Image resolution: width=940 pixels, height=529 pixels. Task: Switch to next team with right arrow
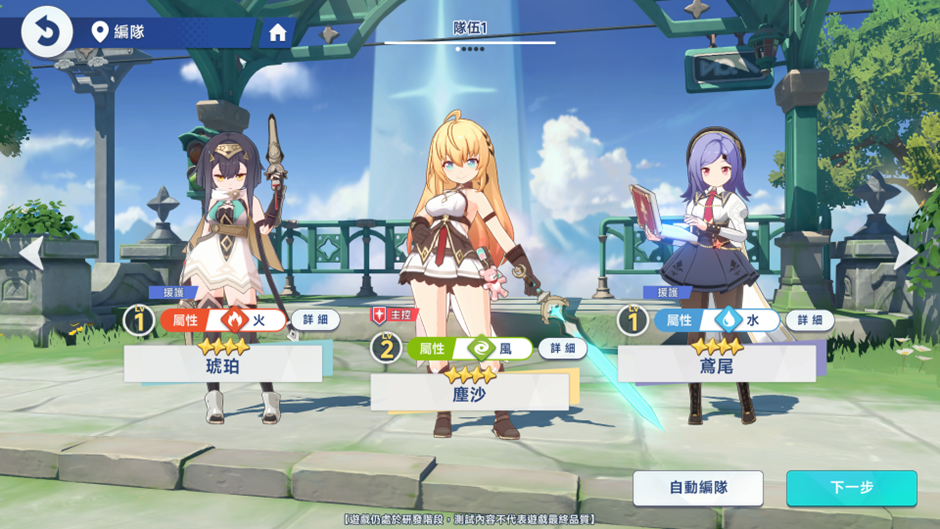906,253
